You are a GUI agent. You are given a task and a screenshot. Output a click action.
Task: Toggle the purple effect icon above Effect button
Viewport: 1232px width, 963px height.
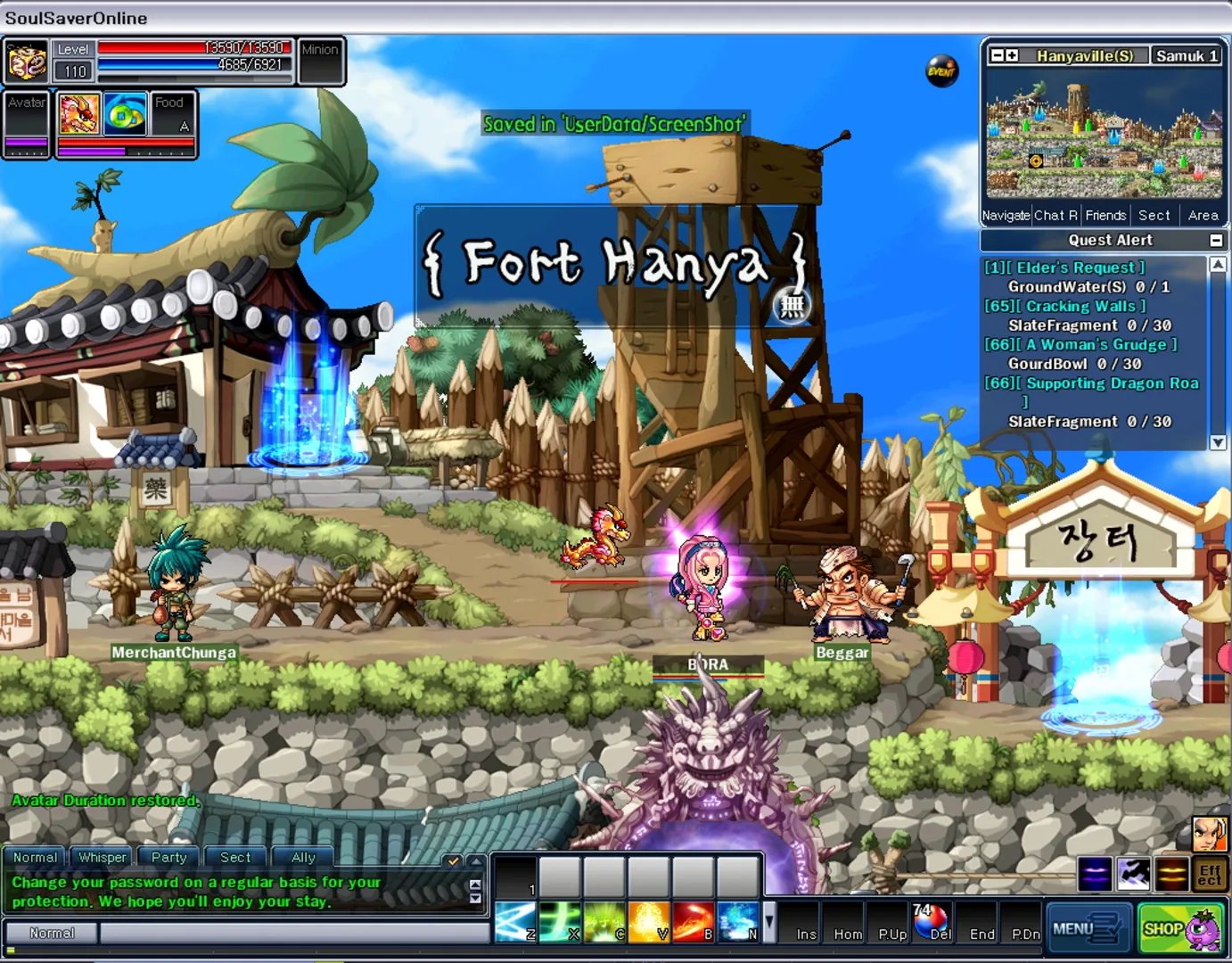(x=1093, y=874)
